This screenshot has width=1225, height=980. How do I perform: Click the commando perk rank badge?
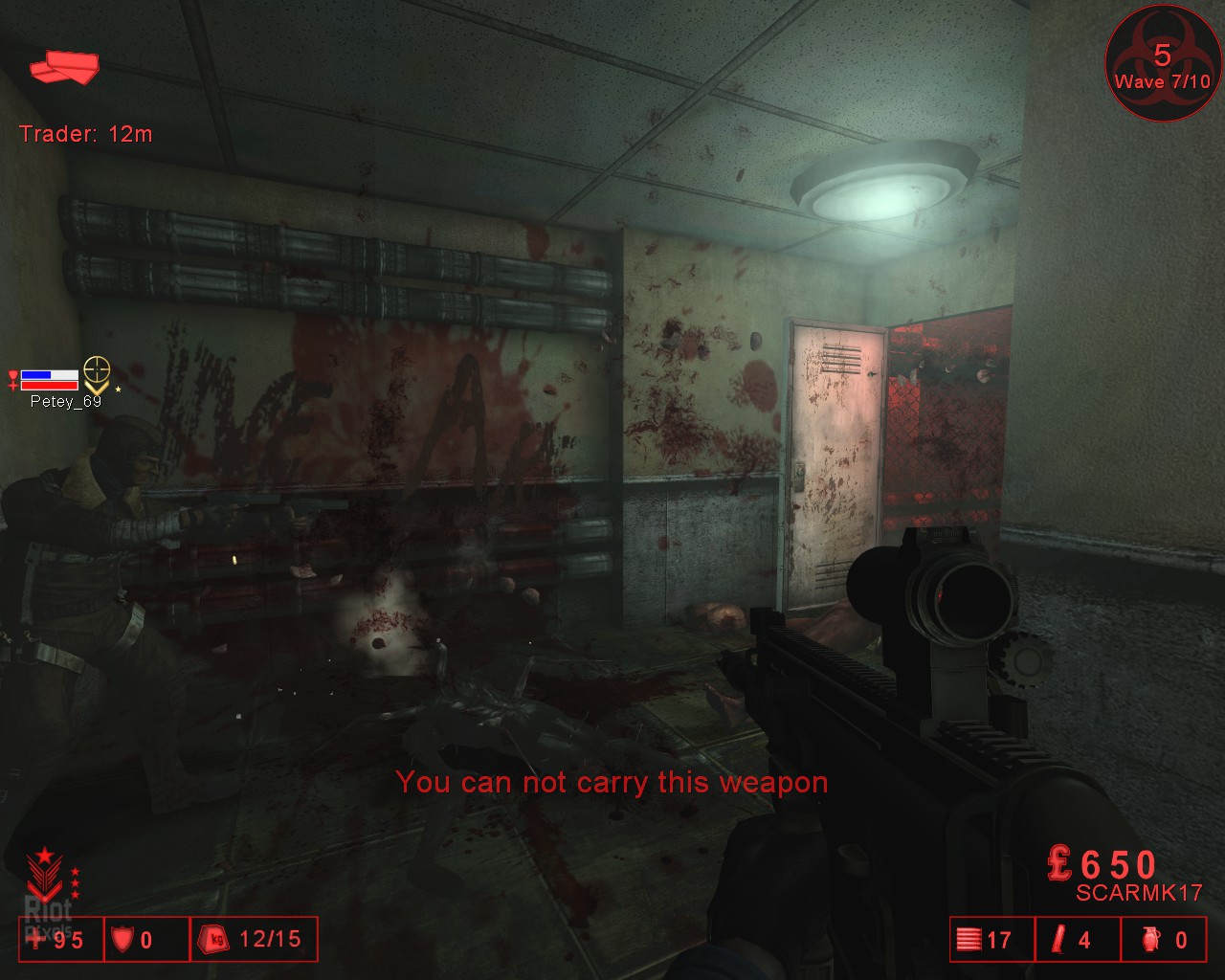coord(44,875)
